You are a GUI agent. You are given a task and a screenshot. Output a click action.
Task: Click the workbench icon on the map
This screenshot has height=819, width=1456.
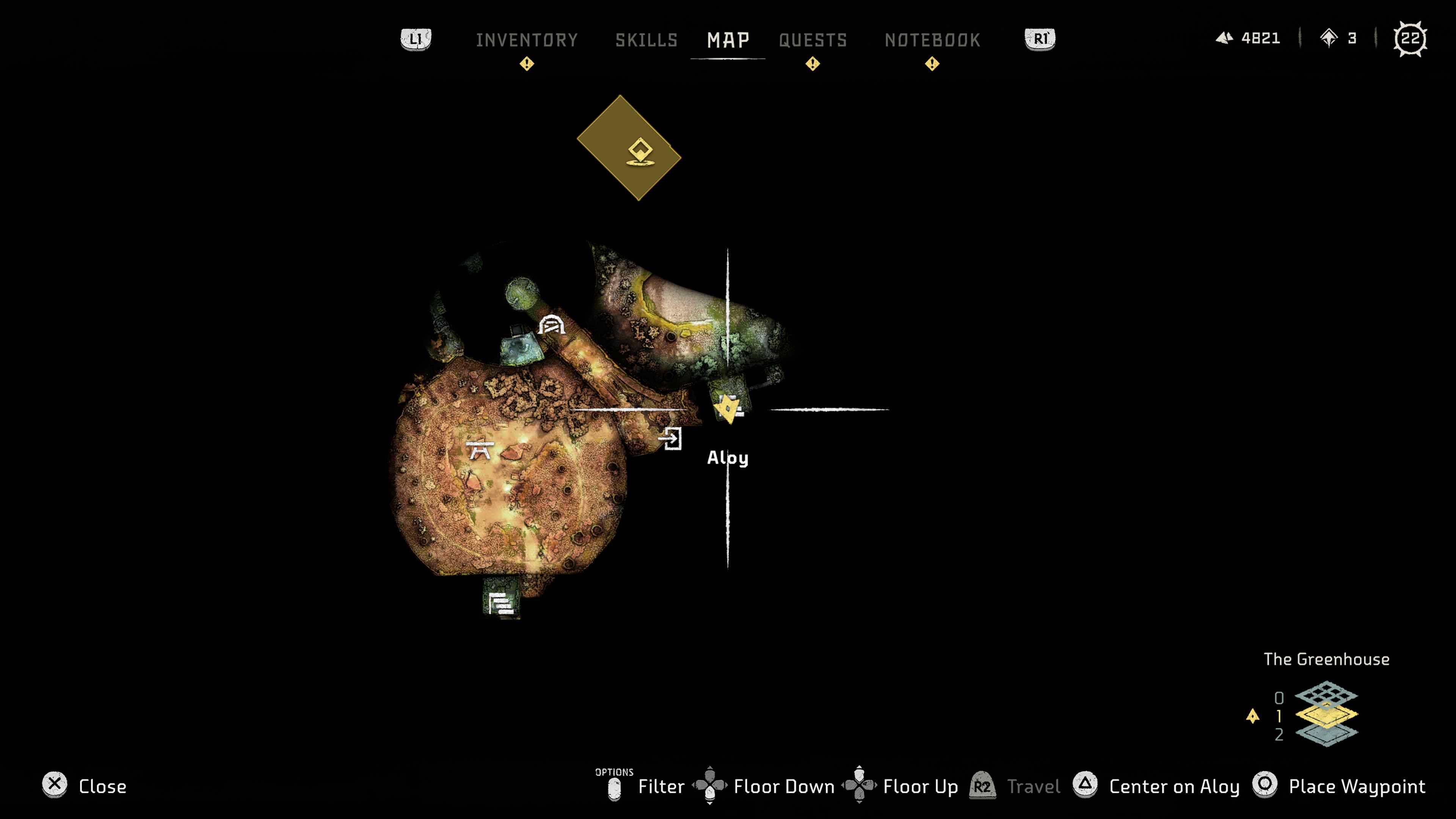(x=480, y=450)
